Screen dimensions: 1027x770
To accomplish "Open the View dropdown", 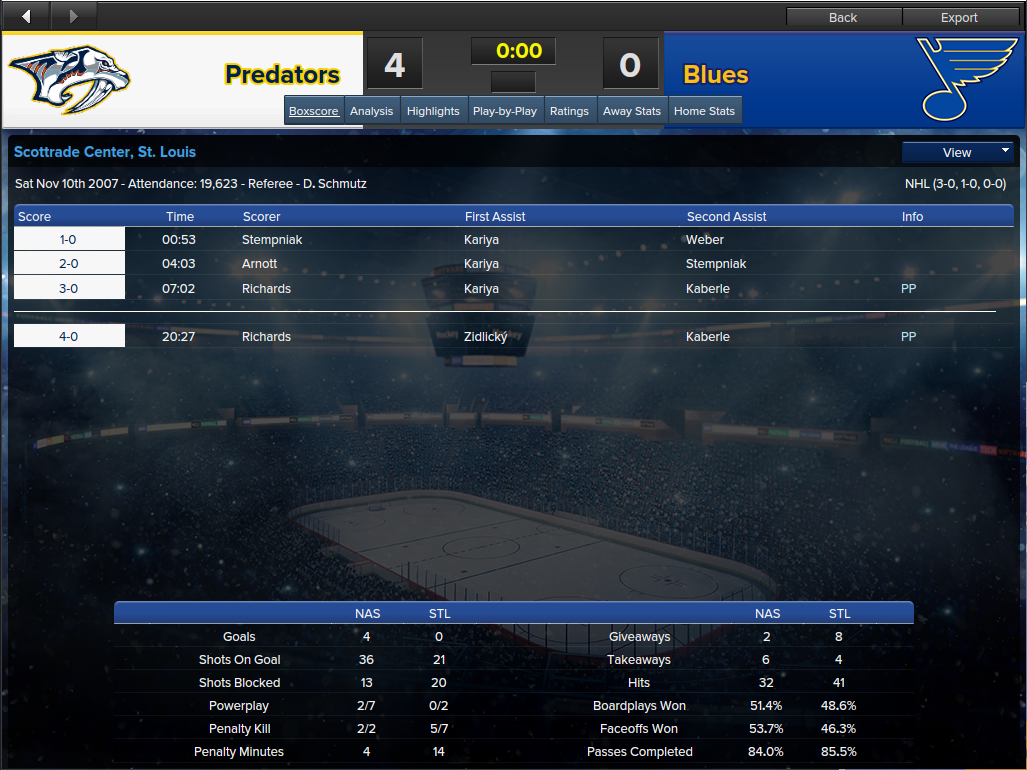I will point(958,152).
